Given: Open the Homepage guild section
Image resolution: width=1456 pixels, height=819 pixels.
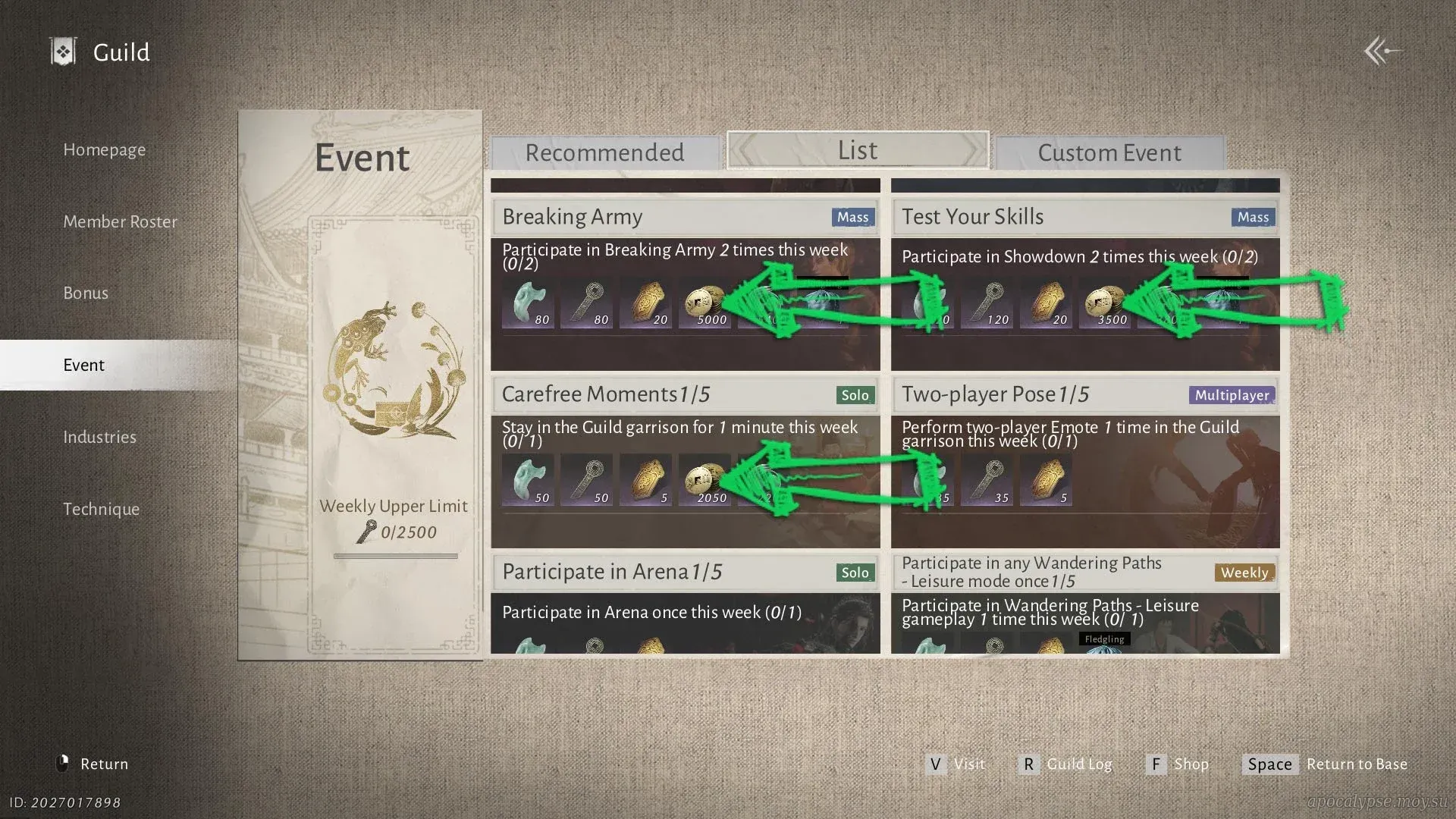Looking at the screenshot, I should pyautogui.click(x=104, y=150).
